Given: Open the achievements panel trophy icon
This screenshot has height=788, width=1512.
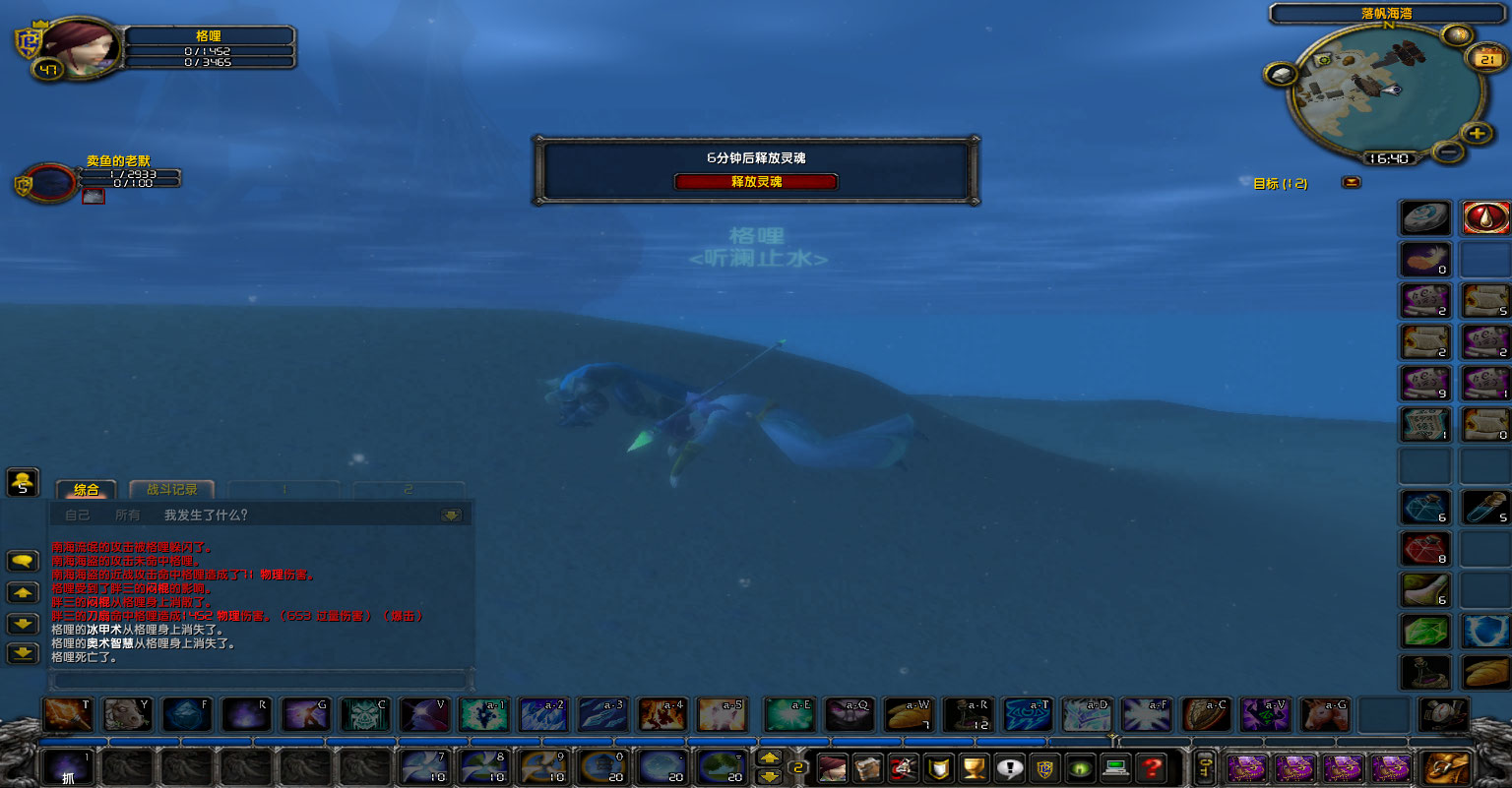Looking at the screenshot, I should point(973,769).
